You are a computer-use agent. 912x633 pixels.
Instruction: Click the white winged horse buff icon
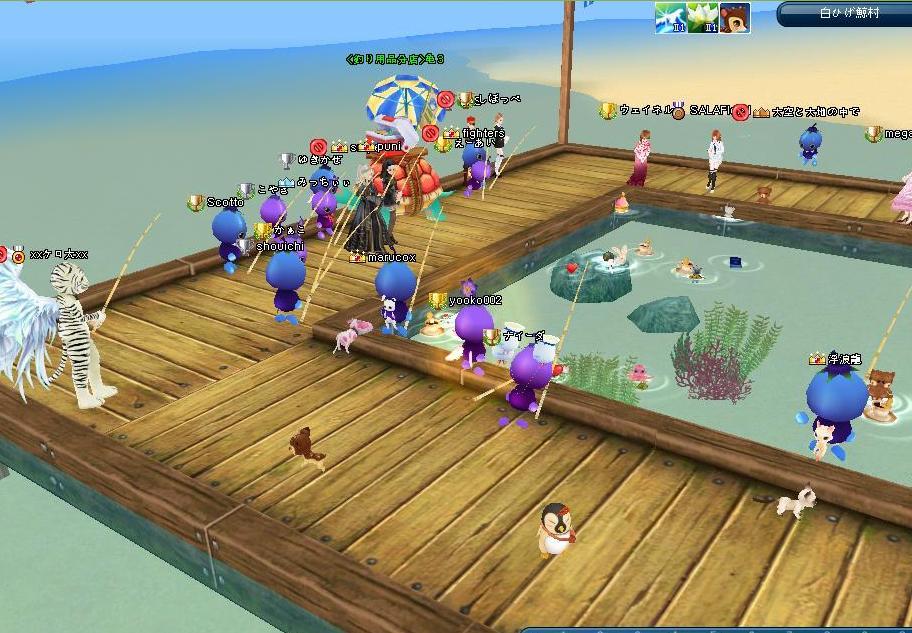click(670, 17)
